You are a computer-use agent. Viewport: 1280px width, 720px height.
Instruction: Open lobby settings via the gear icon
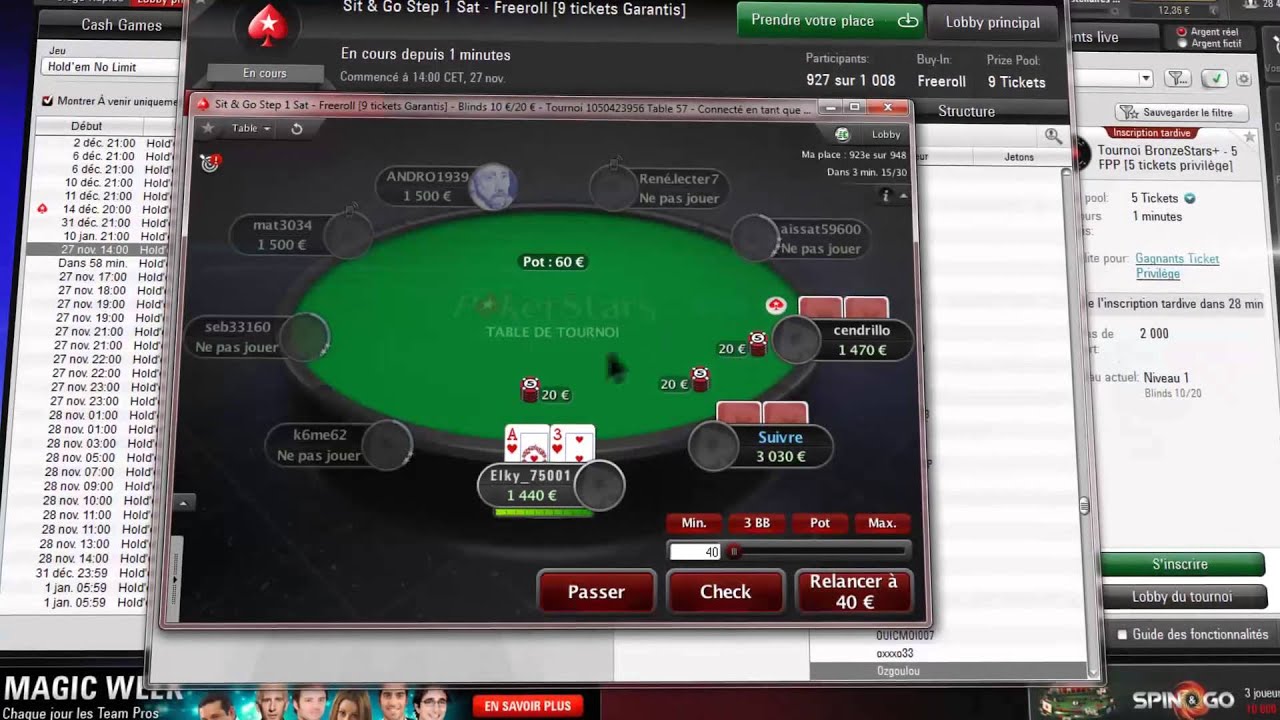(1243, 78)
